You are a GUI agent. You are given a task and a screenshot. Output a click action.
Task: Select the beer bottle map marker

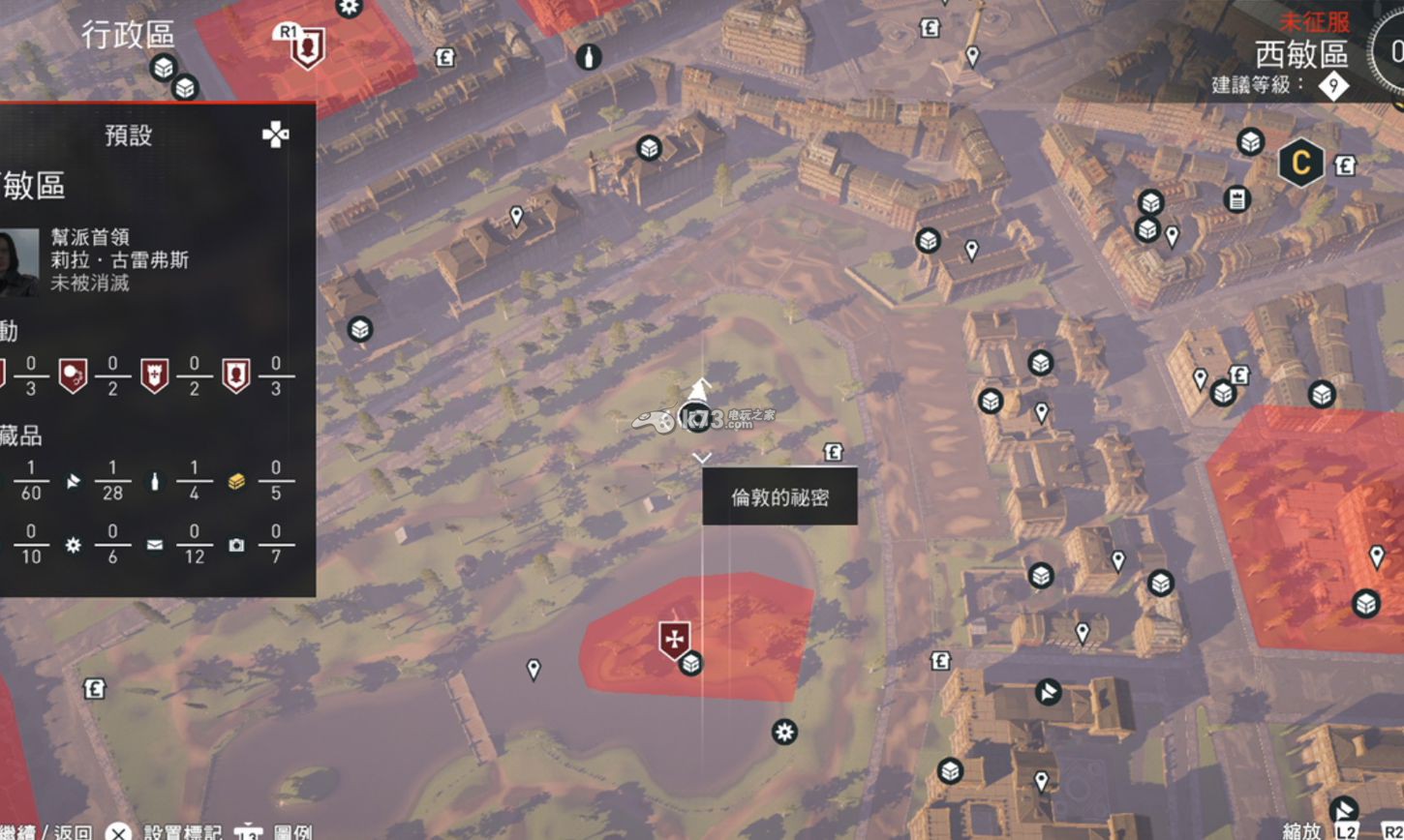tap(587, 57)
